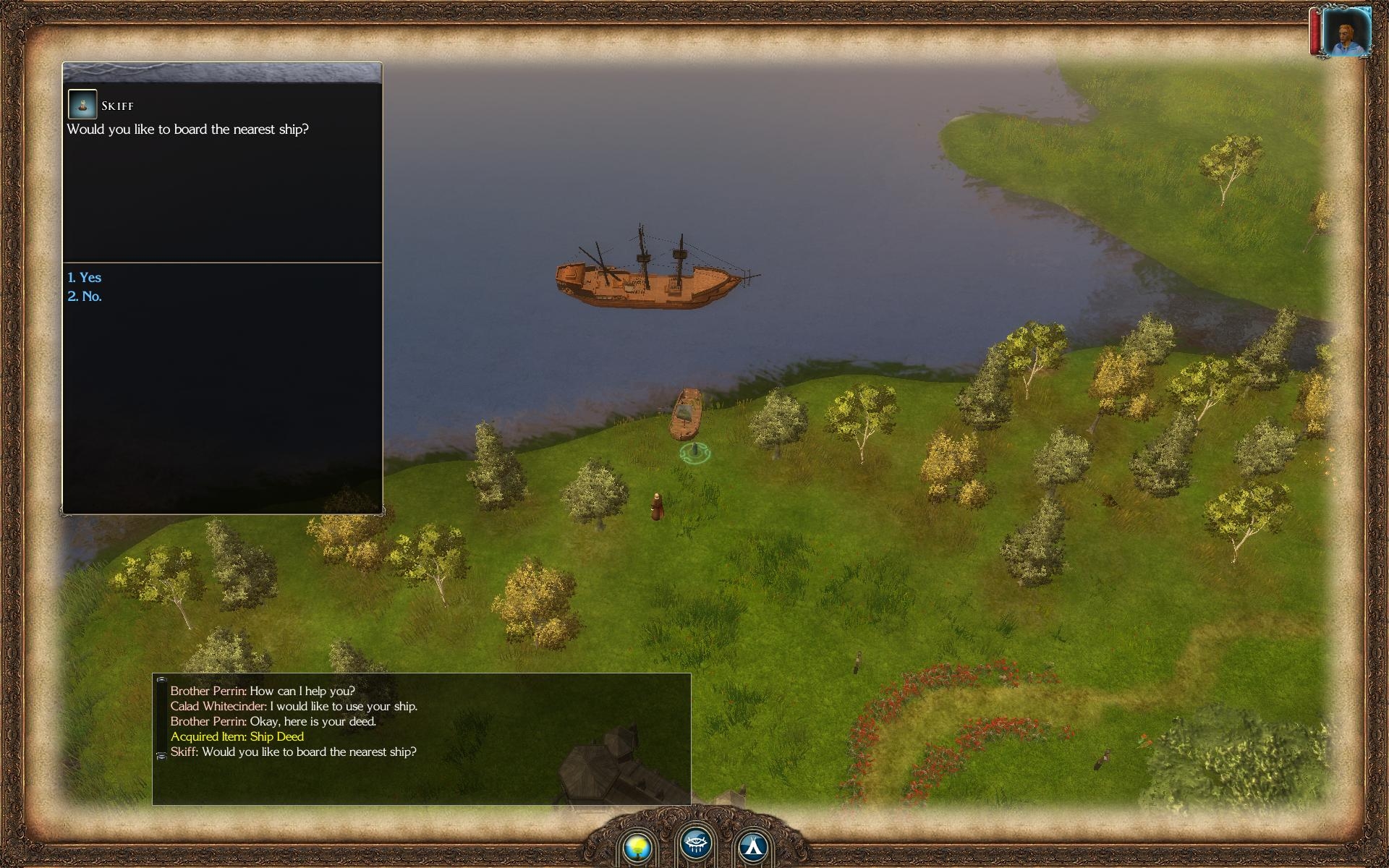
Task: Click the tent rest icon
Action: pyautogui.click(x=753, y=846)
